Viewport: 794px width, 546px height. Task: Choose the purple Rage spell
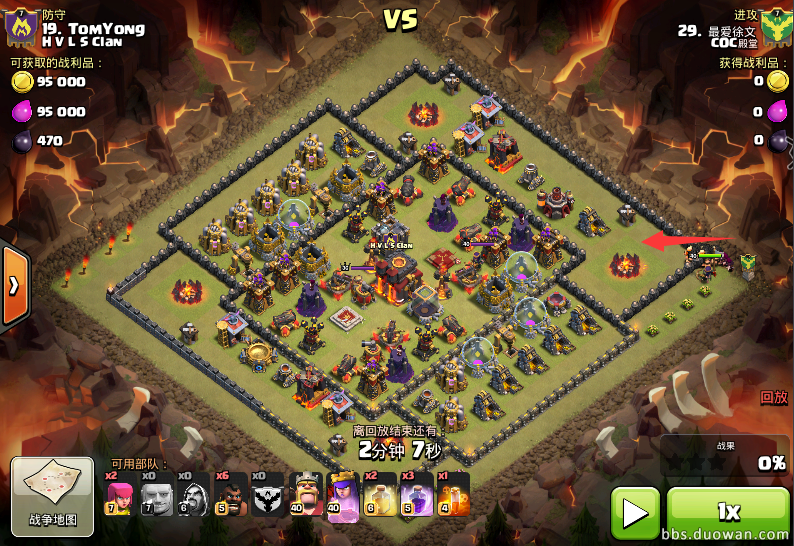(416, 494)
